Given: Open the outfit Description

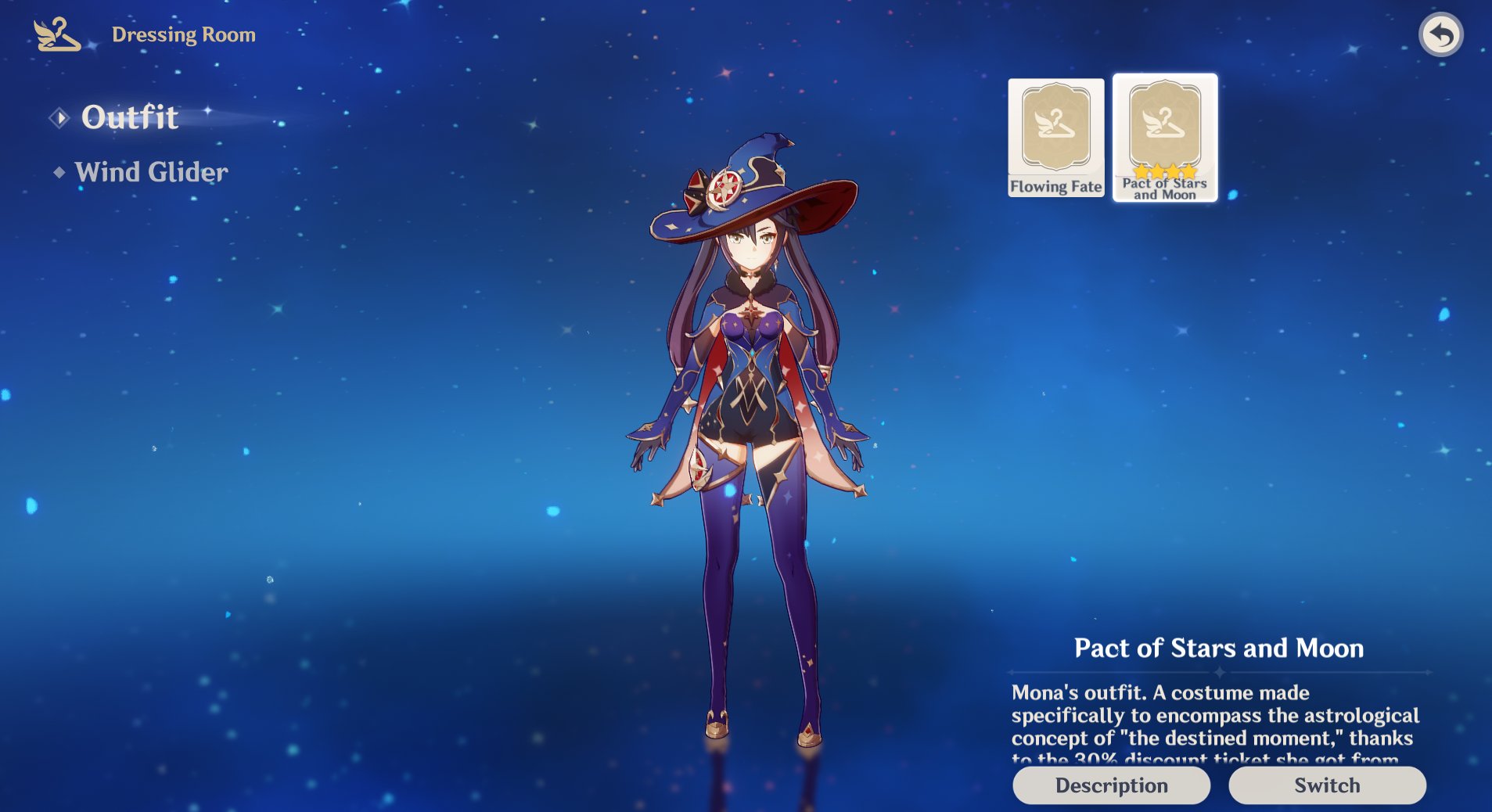Looking at the screenshot, I should point(1111,785).
